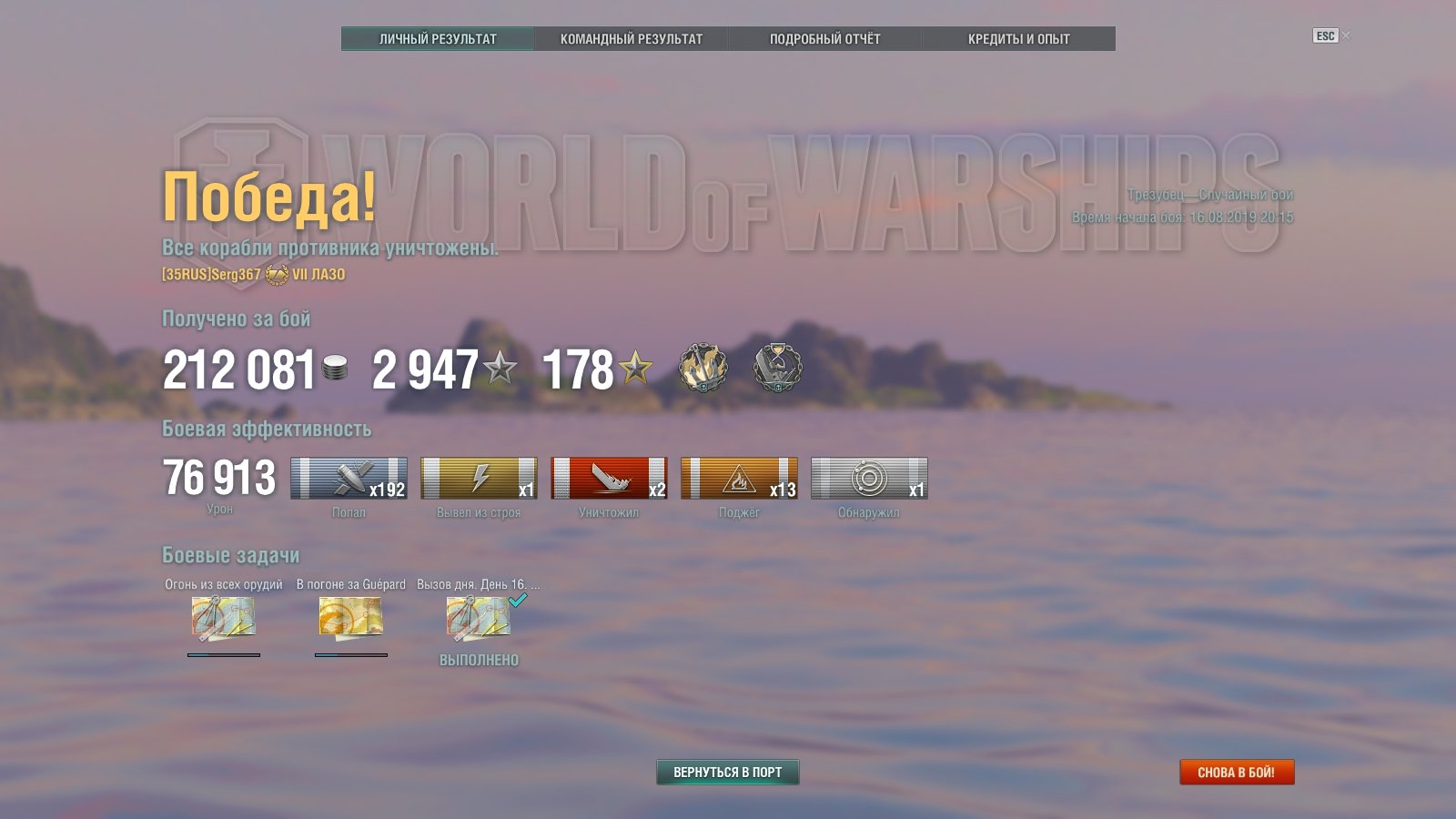Select the В погоне за Guépard mission
Image resolution: width=1456 pixels, height=819 pixels.
tap(350, 618)
